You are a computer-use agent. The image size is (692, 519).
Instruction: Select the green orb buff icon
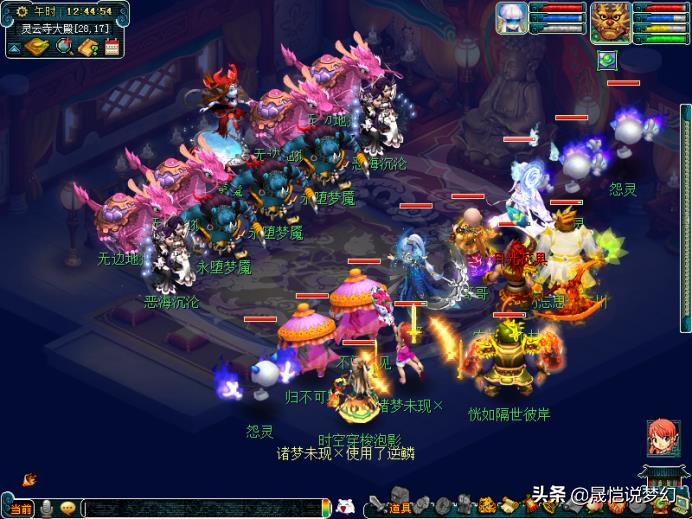click(x=606, y=60)
